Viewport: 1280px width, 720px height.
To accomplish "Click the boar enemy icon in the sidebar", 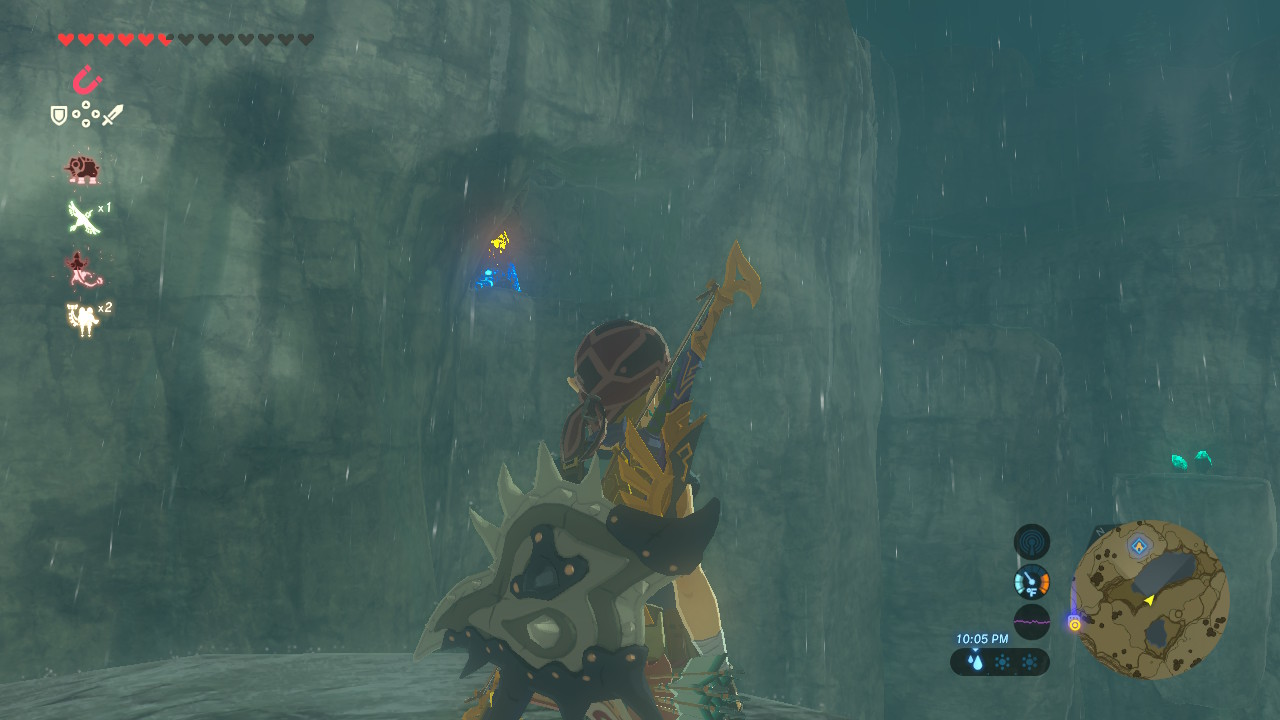I will coord(83,169).
